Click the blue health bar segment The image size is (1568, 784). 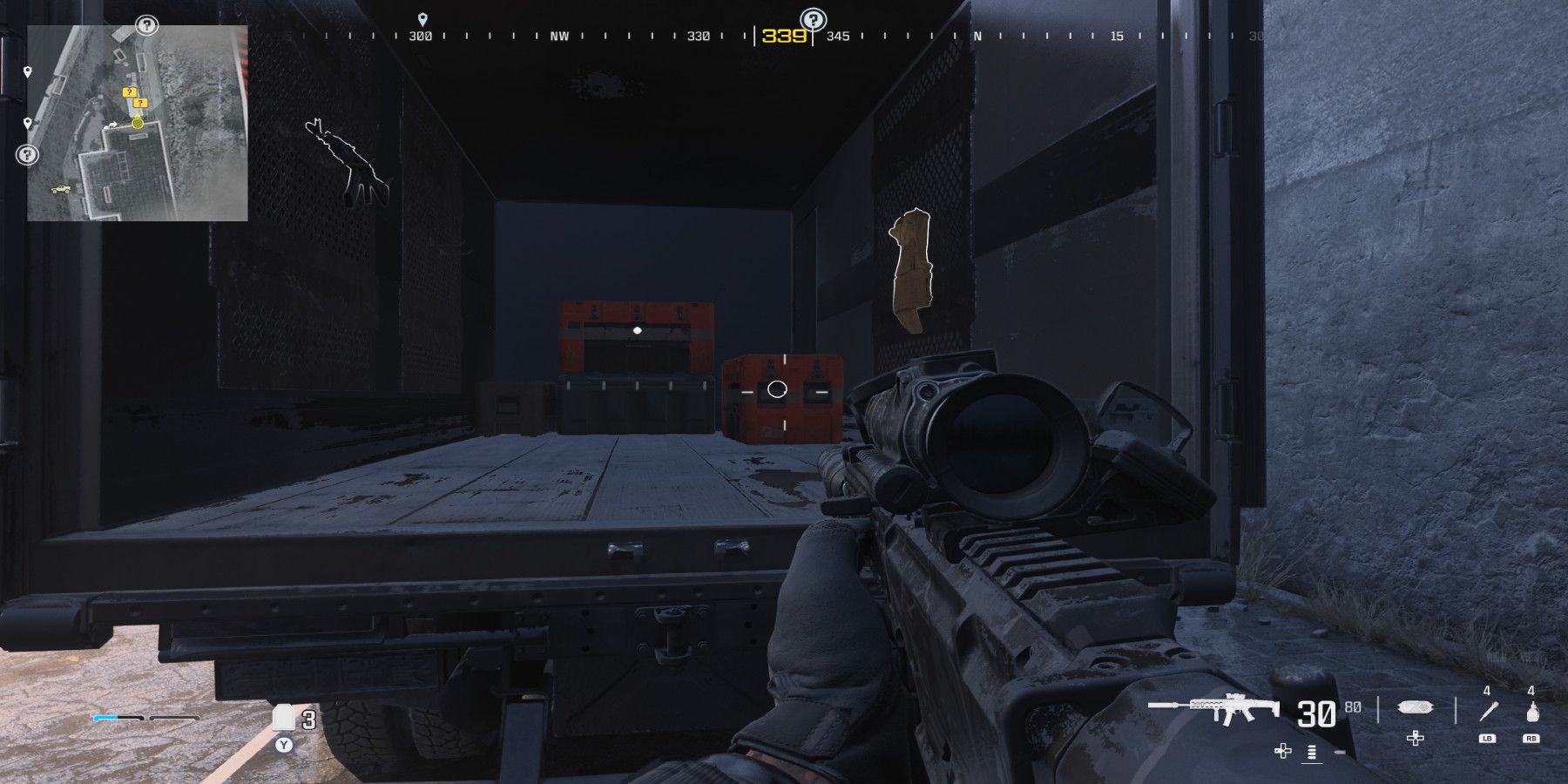(x=105, y=719)
